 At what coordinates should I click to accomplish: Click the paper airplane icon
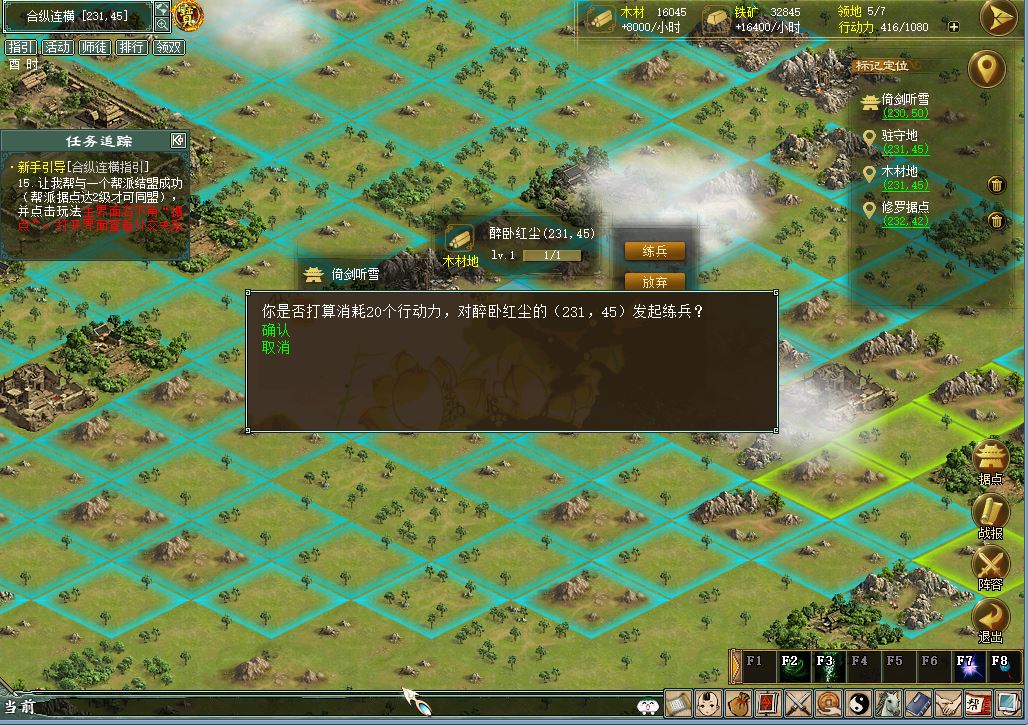(998, 18)
